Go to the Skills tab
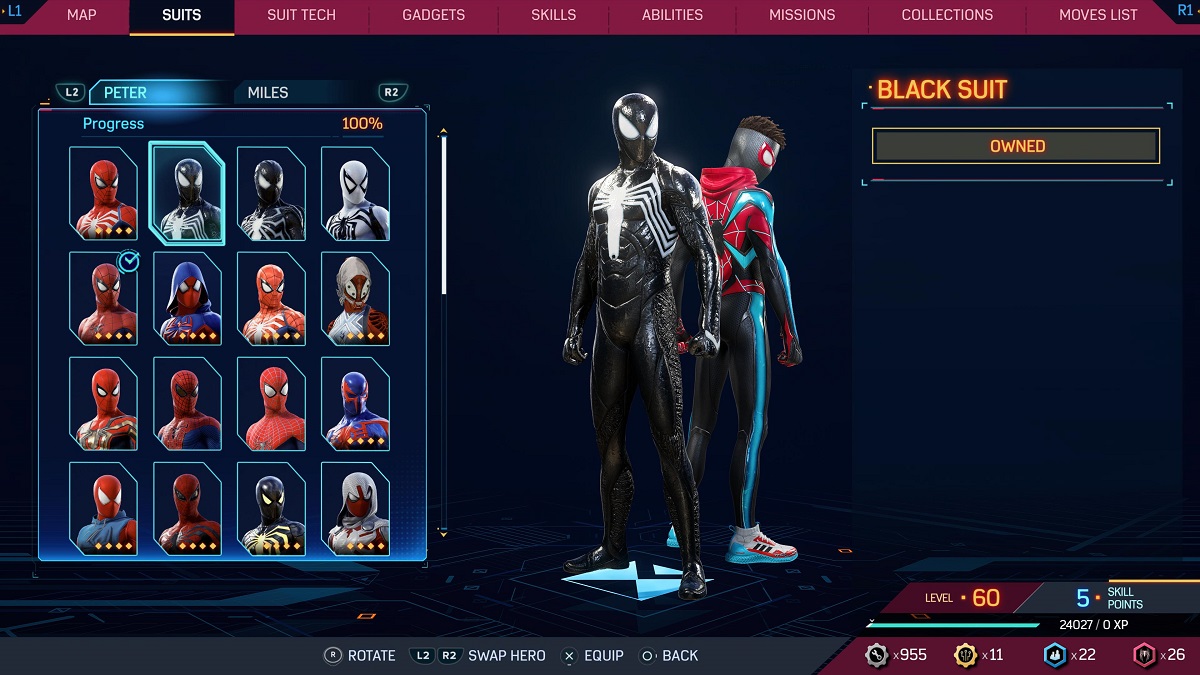1200x675 pixels. pyautogui.click(x=554, y=15)
